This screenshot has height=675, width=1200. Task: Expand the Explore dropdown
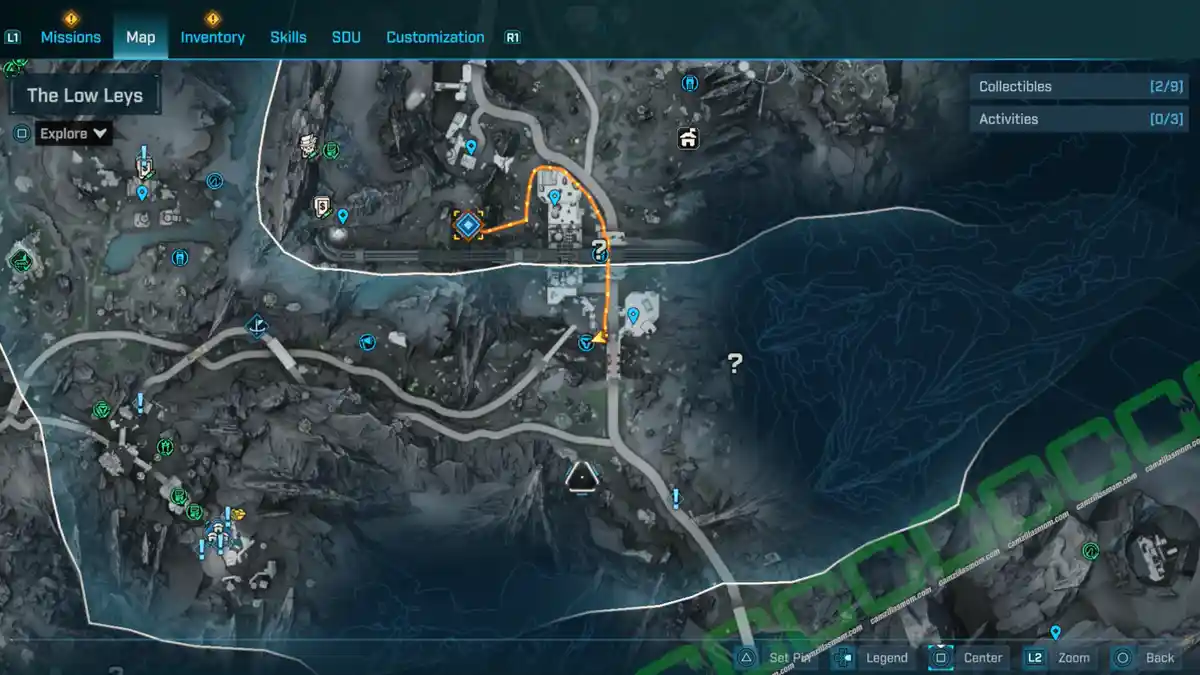[73, 133]
